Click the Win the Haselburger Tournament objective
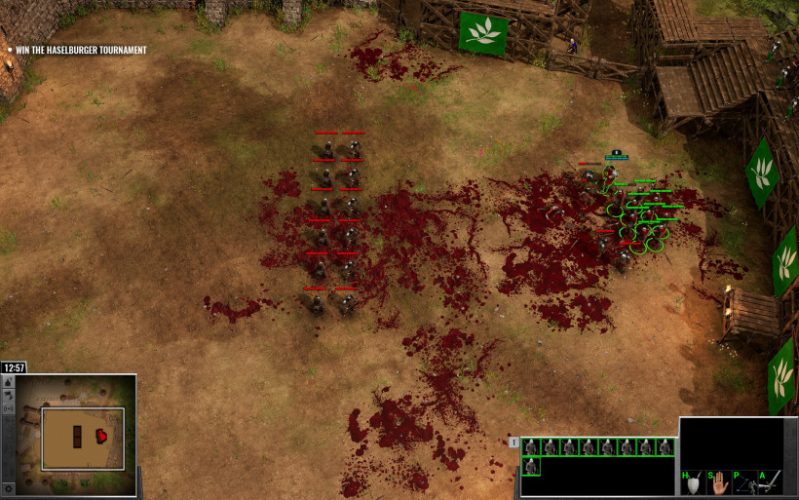 point(80,49)
